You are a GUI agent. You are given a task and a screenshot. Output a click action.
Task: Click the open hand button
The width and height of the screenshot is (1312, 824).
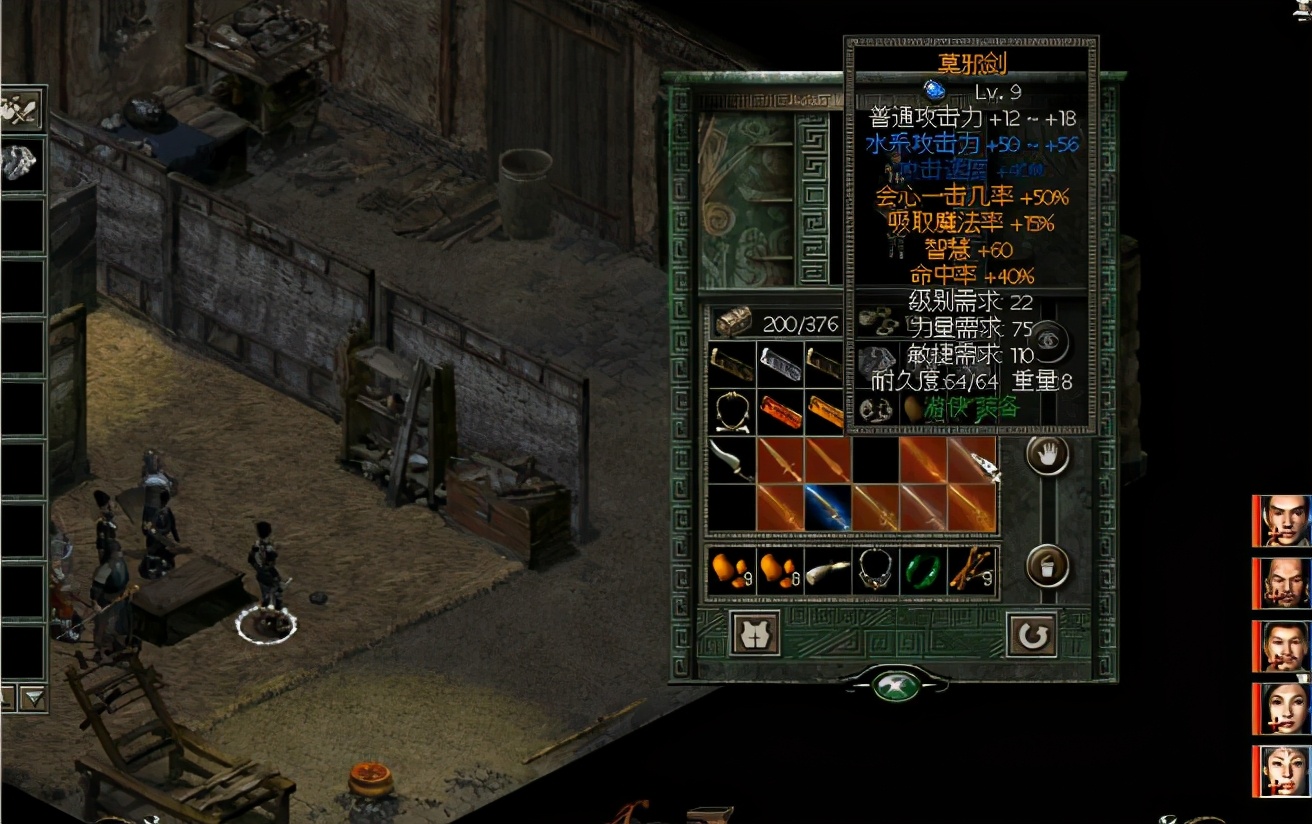1047,456
